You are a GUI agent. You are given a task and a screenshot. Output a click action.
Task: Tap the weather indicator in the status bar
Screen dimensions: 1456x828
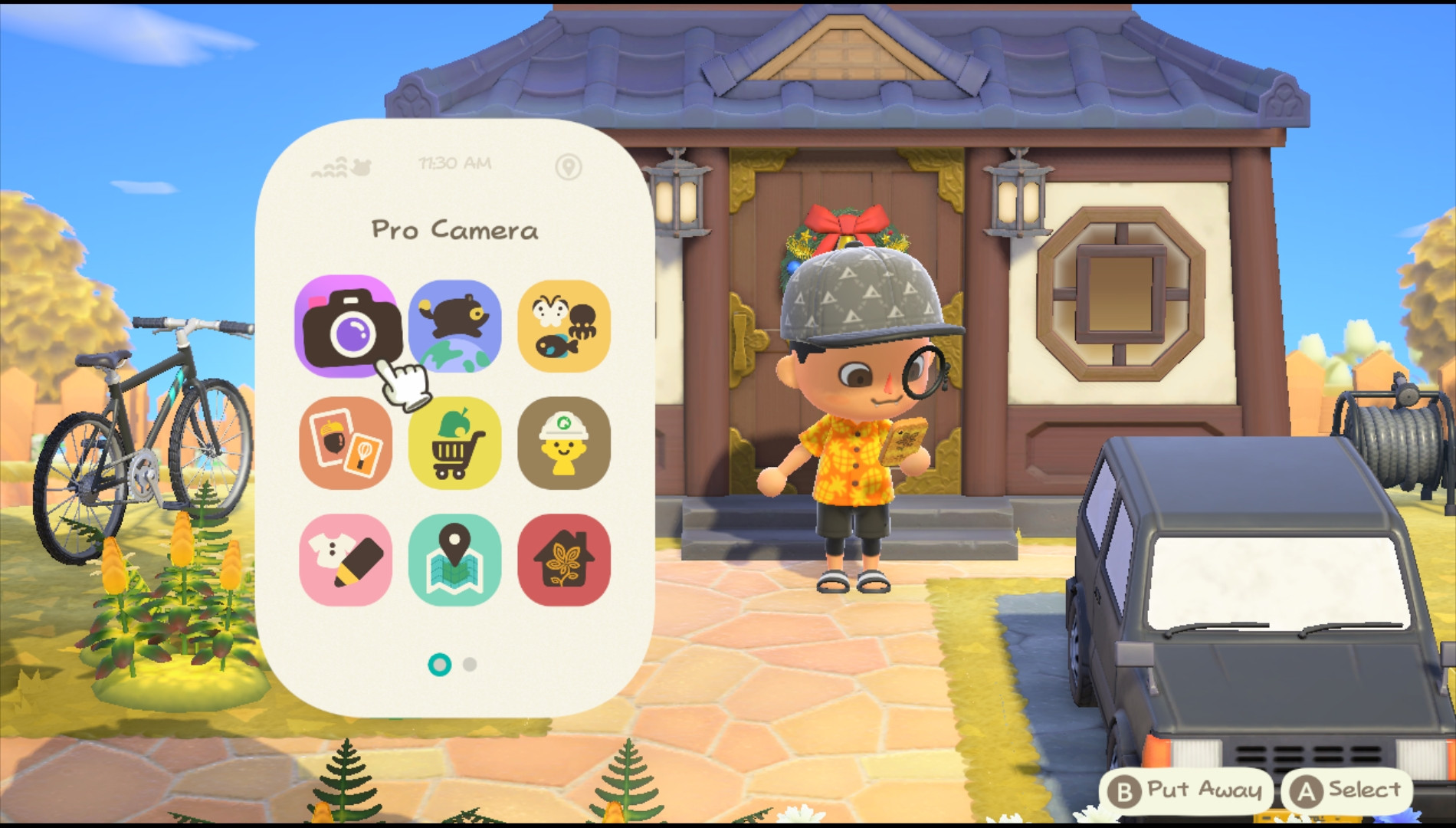340,163
